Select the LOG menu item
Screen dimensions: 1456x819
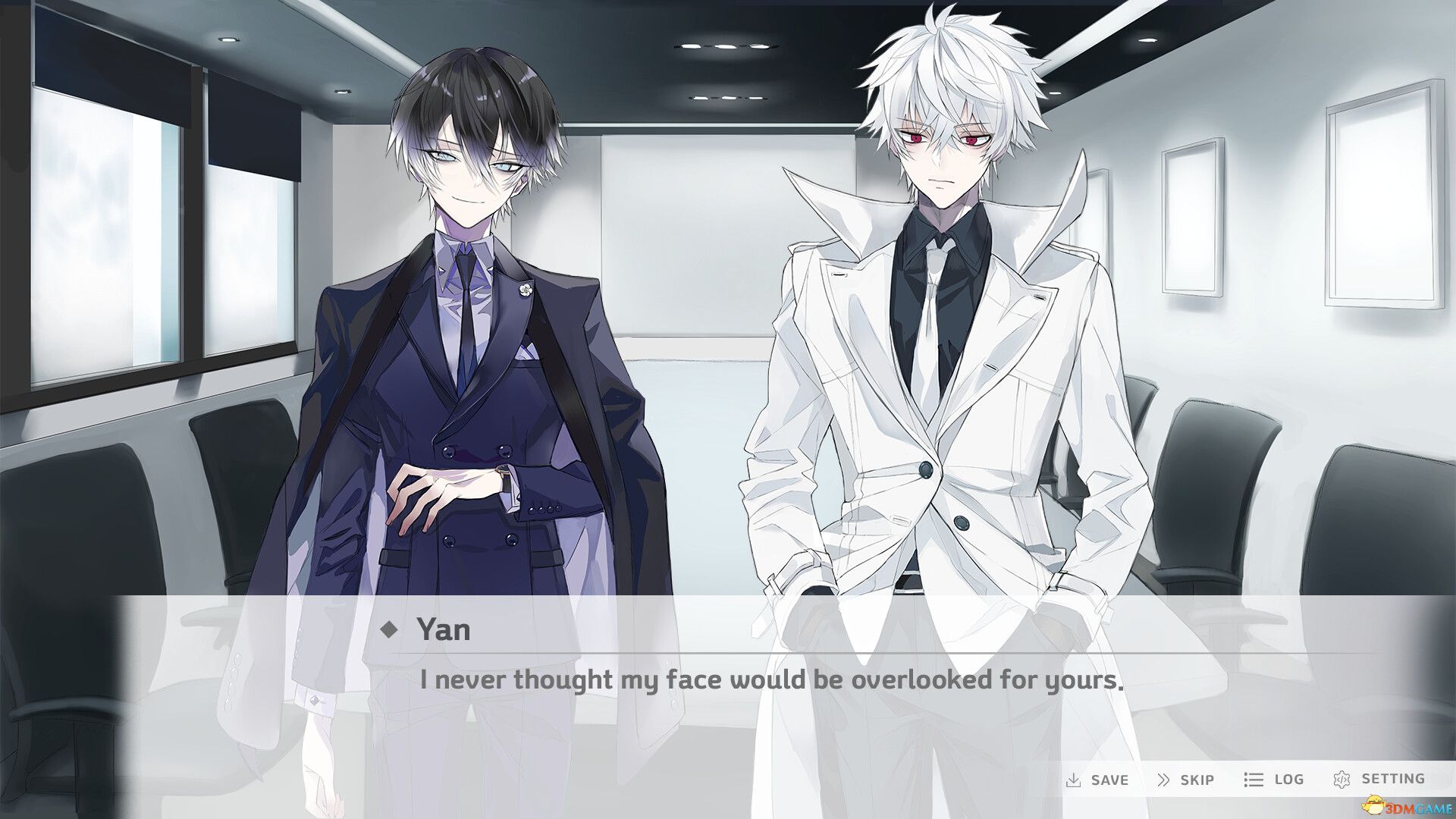pyautogui.click(x=1288, y=779)
